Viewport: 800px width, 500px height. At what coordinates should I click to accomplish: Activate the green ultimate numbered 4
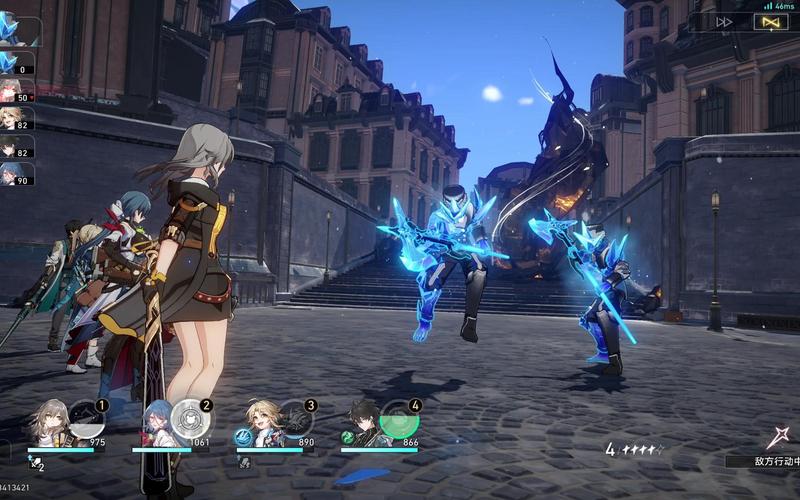click(x=398, y=420)
